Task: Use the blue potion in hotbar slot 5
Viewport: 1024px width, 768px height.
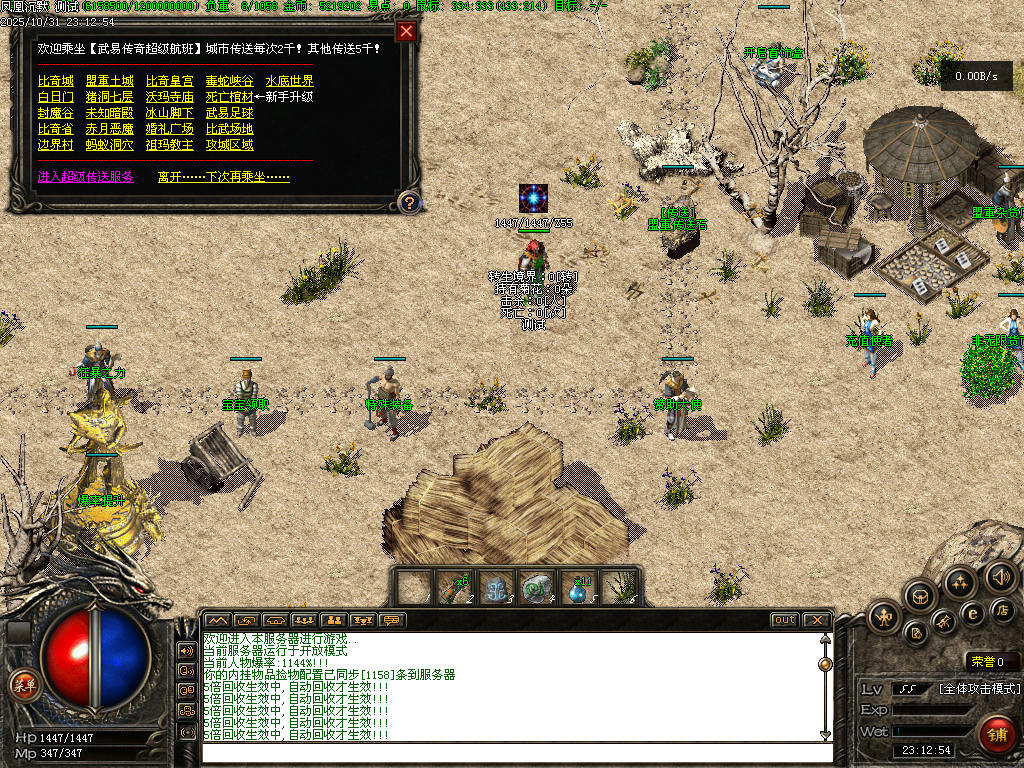Action: [x=578, y=588]
